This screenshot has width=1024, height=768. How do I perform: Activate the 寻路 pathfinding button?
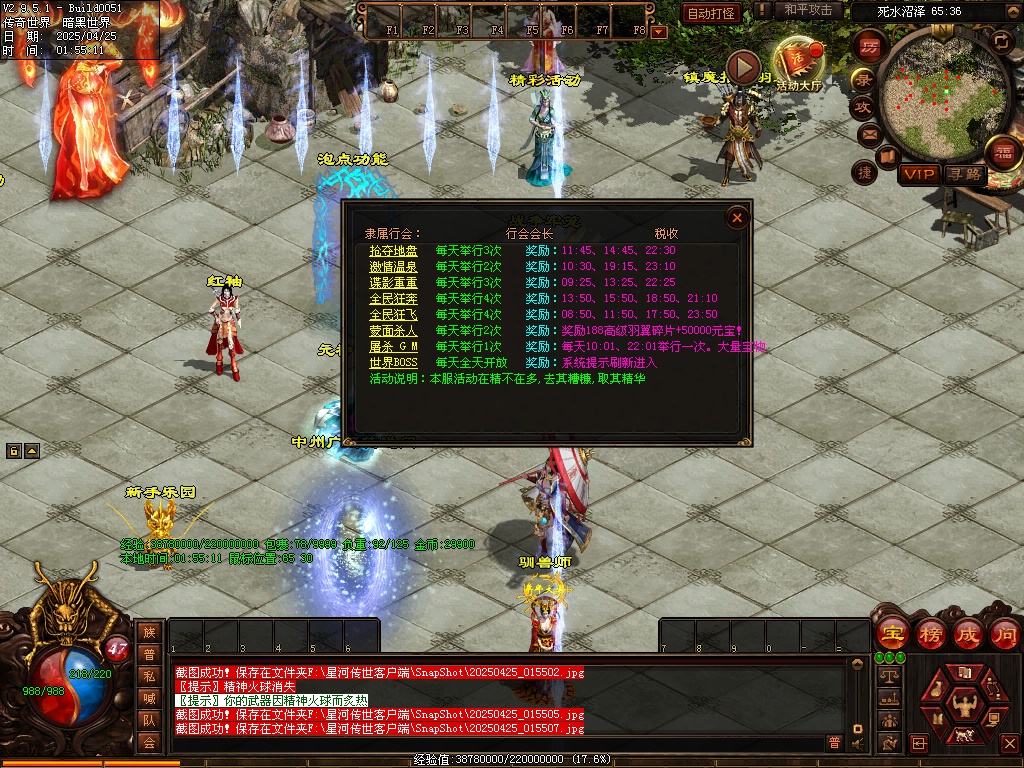[965, 174]
